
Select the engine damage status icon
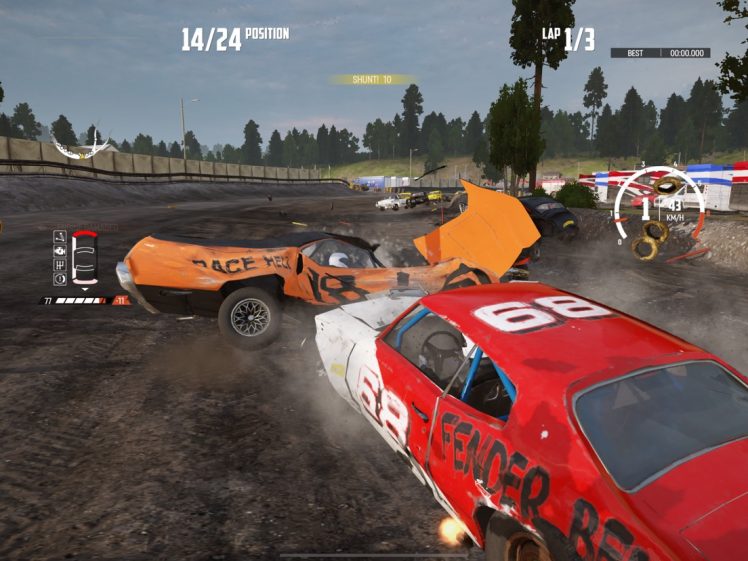point(60,251)
